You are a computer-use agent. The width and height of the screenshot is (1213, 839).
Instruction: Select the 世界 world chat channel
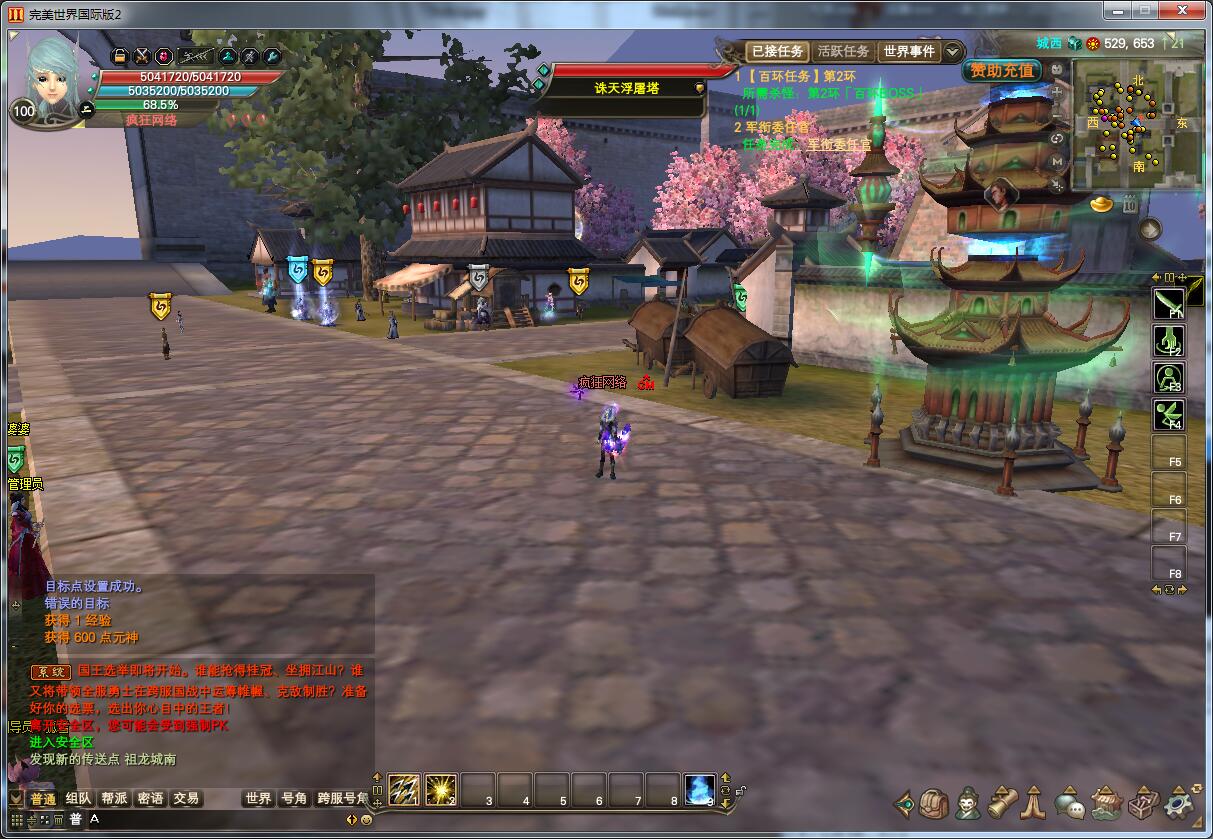pyautogui.click(x=258, y=798)
